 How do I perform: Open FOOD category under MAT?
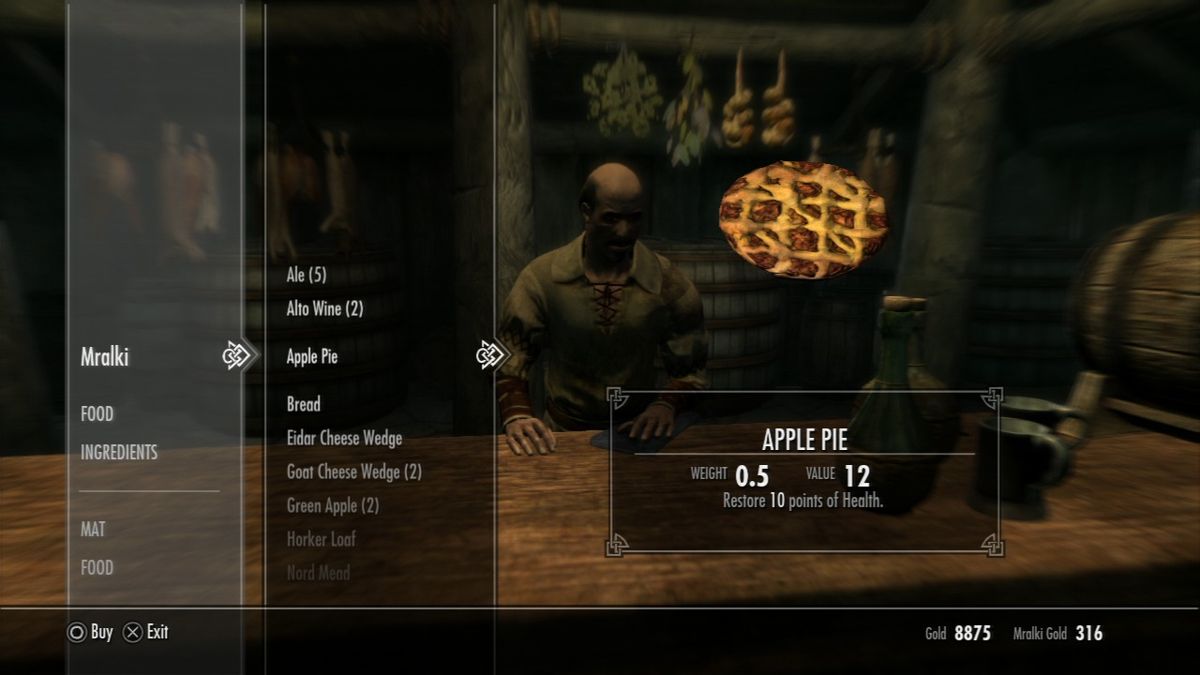point(97,568)
